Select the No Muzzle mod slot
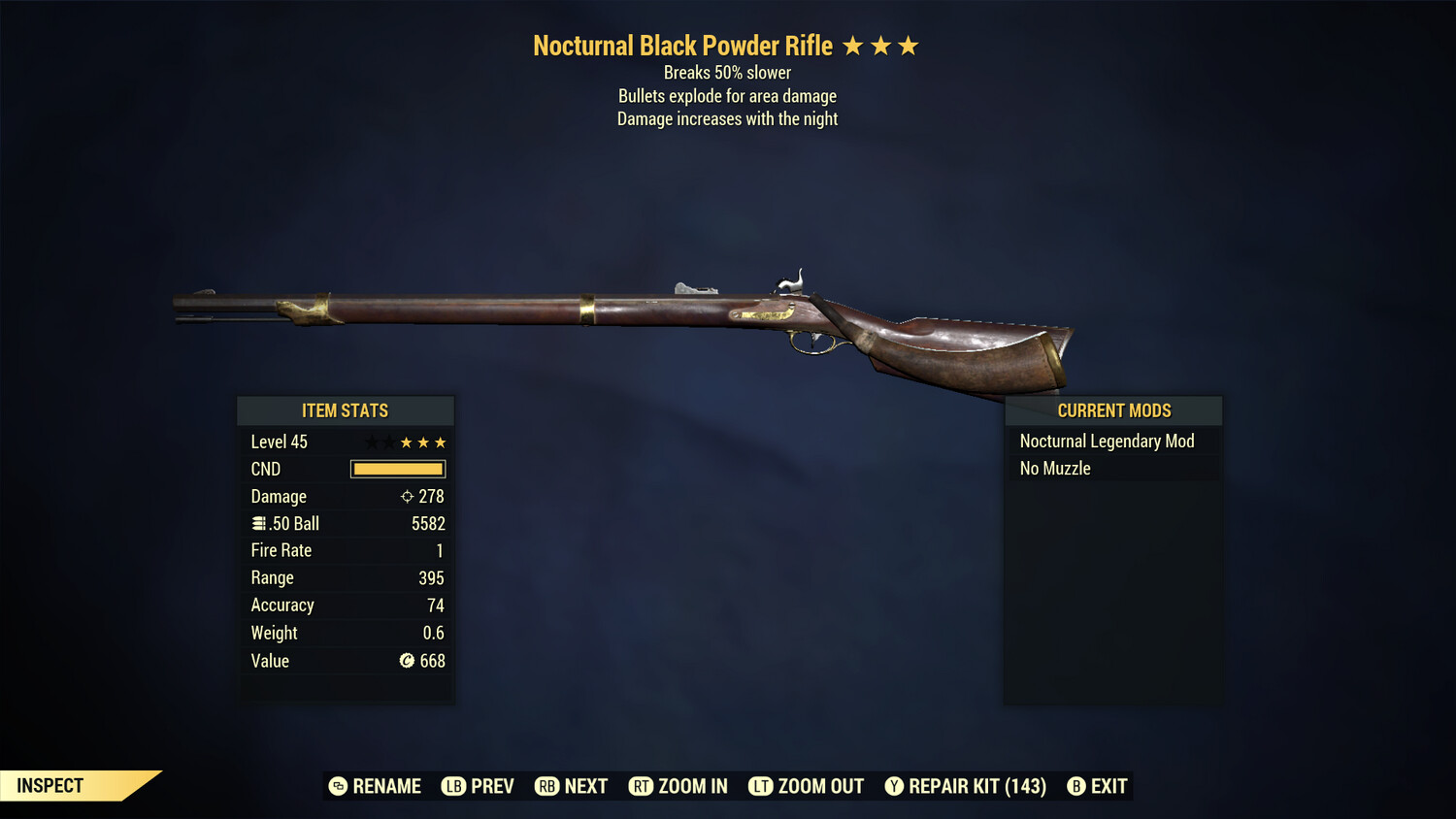This screenshot has height=819, width=1456. click(1054, 468)
